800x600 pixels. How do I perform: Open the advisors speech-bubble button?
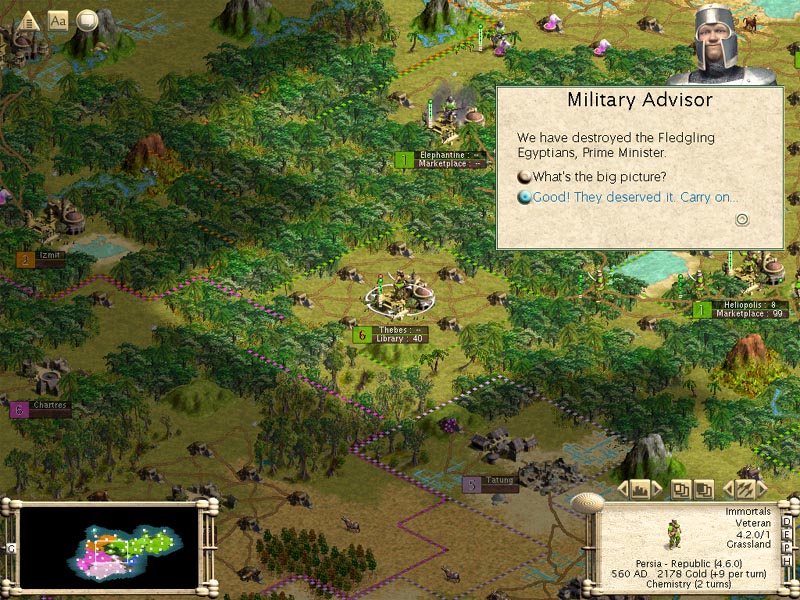[x=87, y=19]
